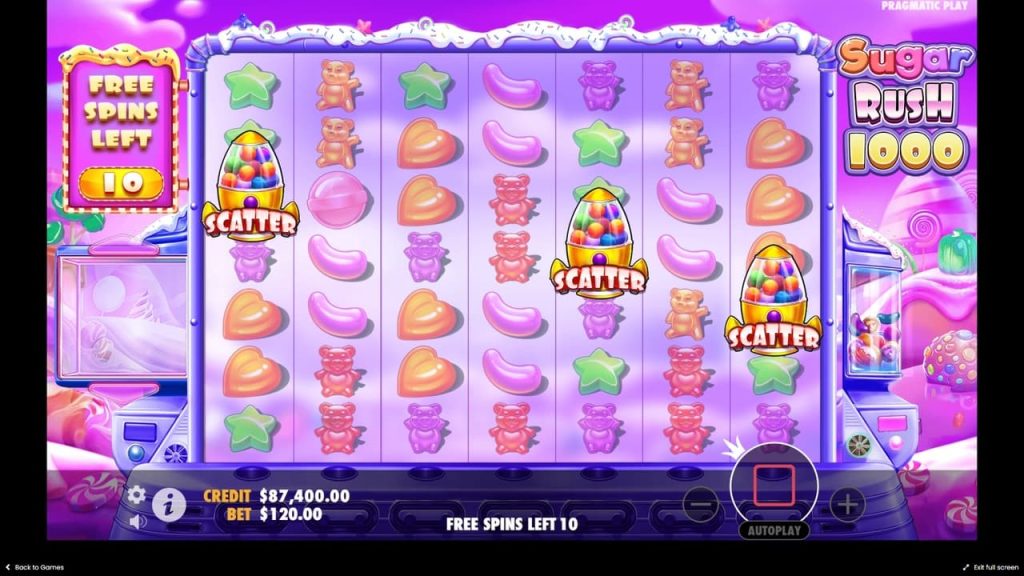Show game info with the 'i' button
The height and width of the screenshot is (576, 1024).
click(x=168, y=505)
